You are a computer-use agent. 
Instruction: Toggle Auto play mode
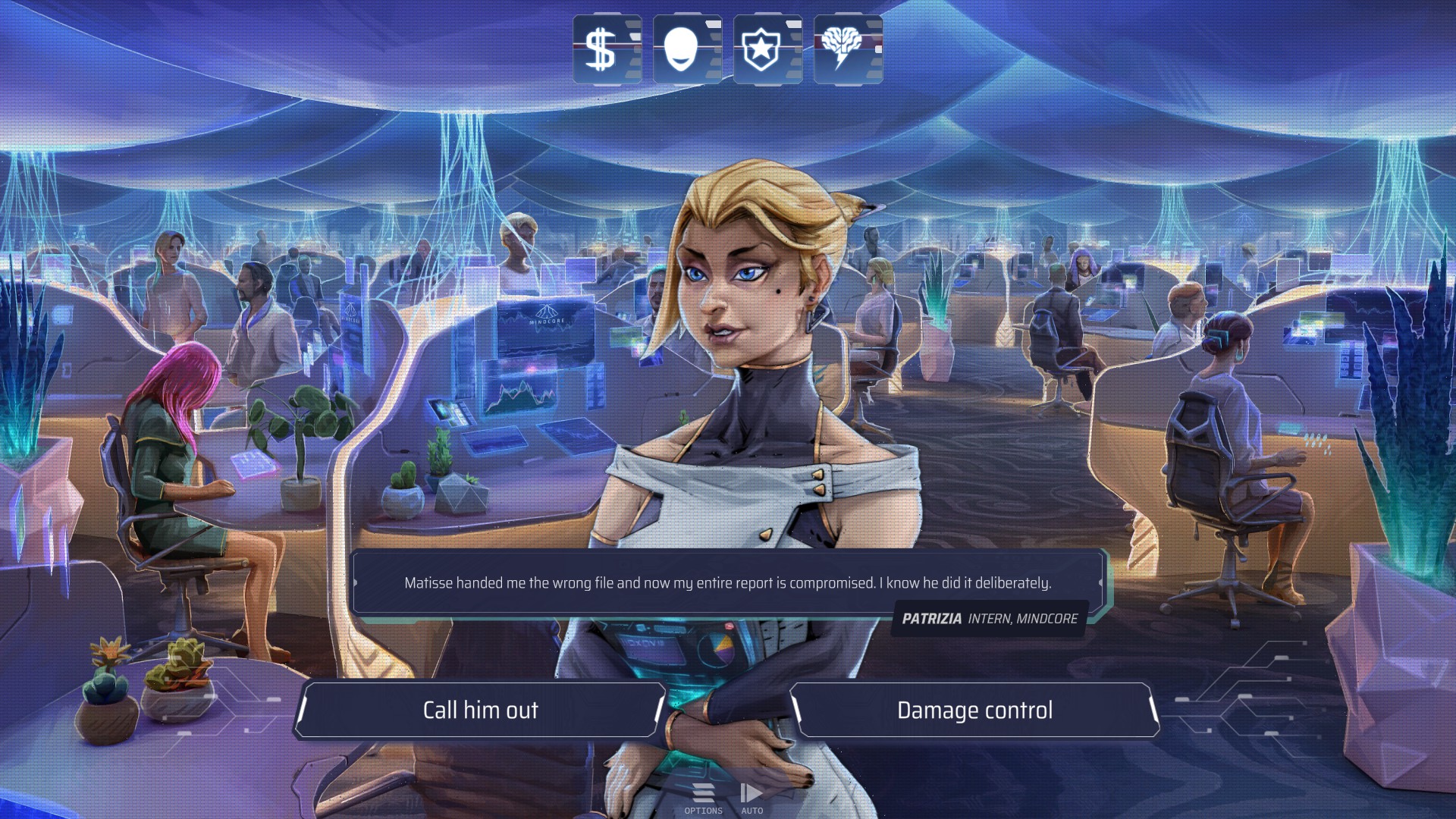pyautogui.click(x=752, y=799)
